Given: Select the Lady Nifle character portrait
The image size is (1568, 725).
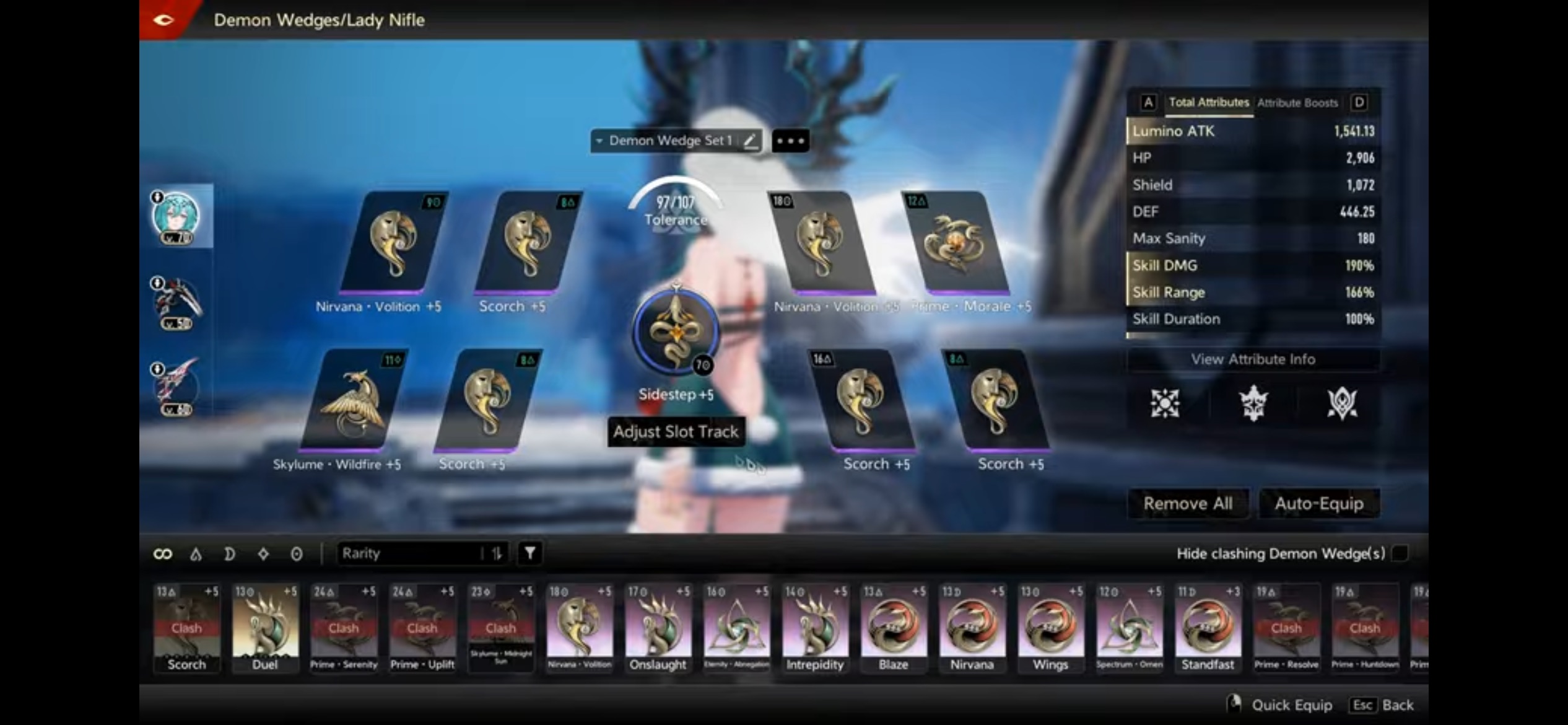Looking at the screenshot, I should 176,216.
